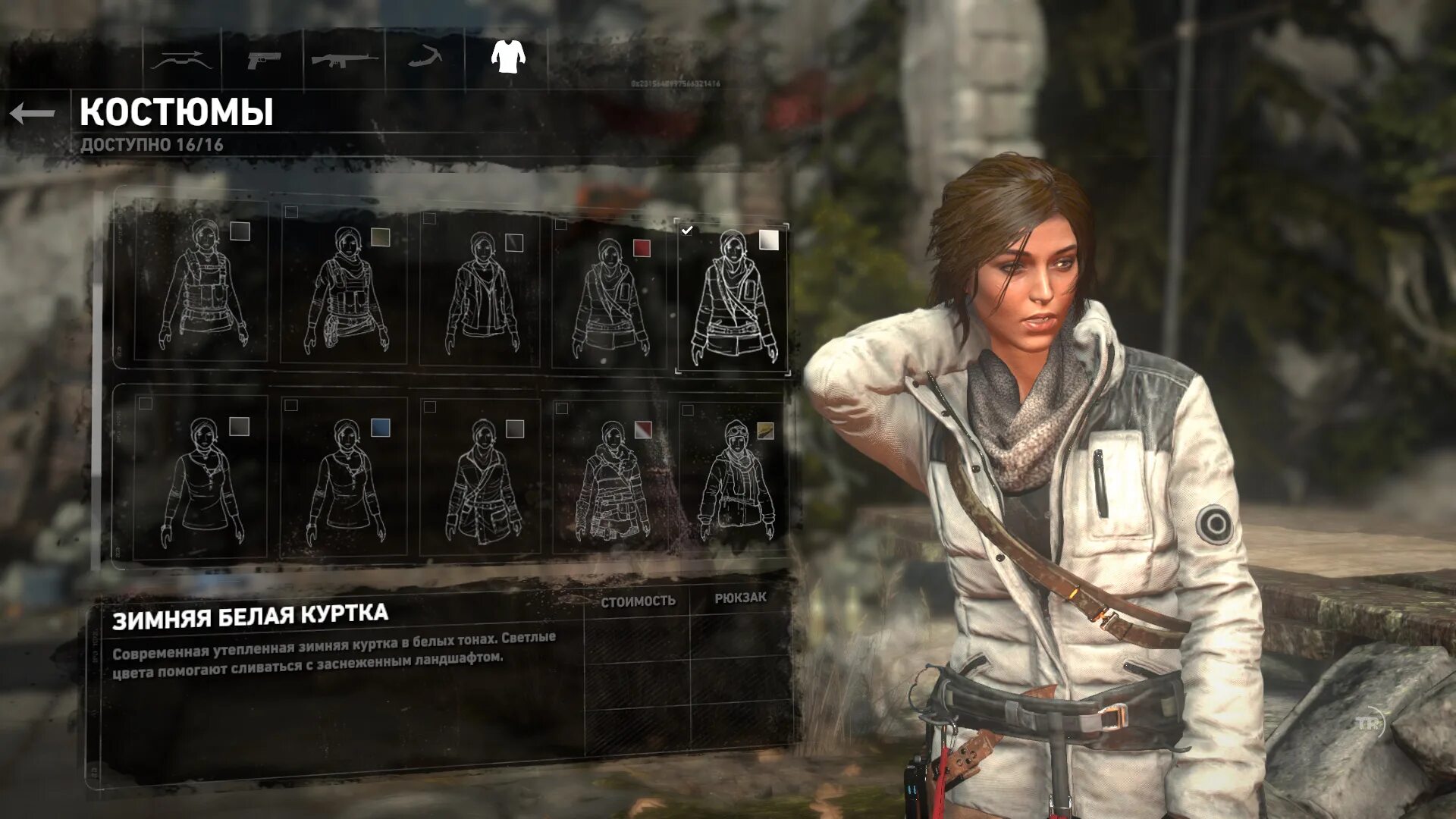
Task: Go back using the left arrow
Action: pyautogui.click(x=33, y=114)
